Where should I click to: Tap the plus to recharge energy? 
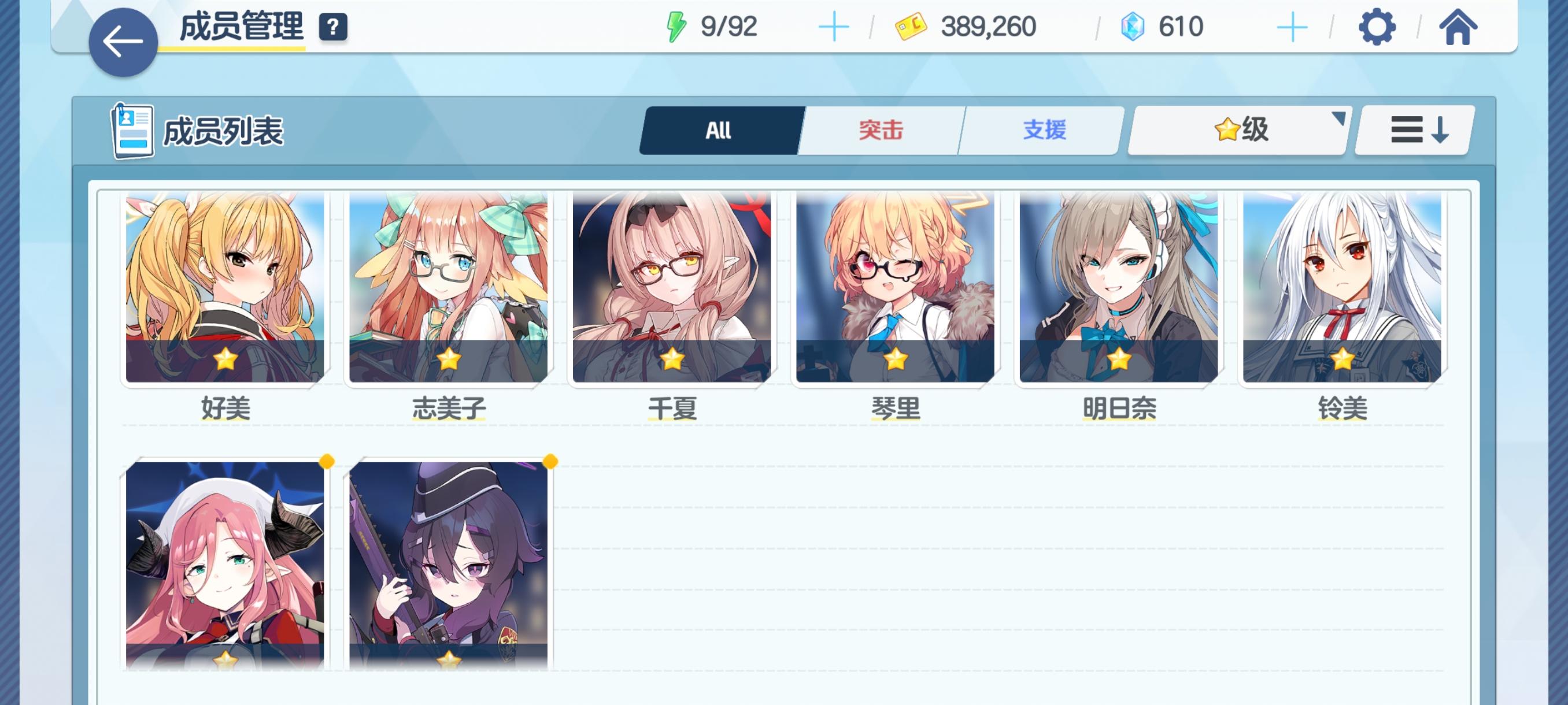(834, 25)
